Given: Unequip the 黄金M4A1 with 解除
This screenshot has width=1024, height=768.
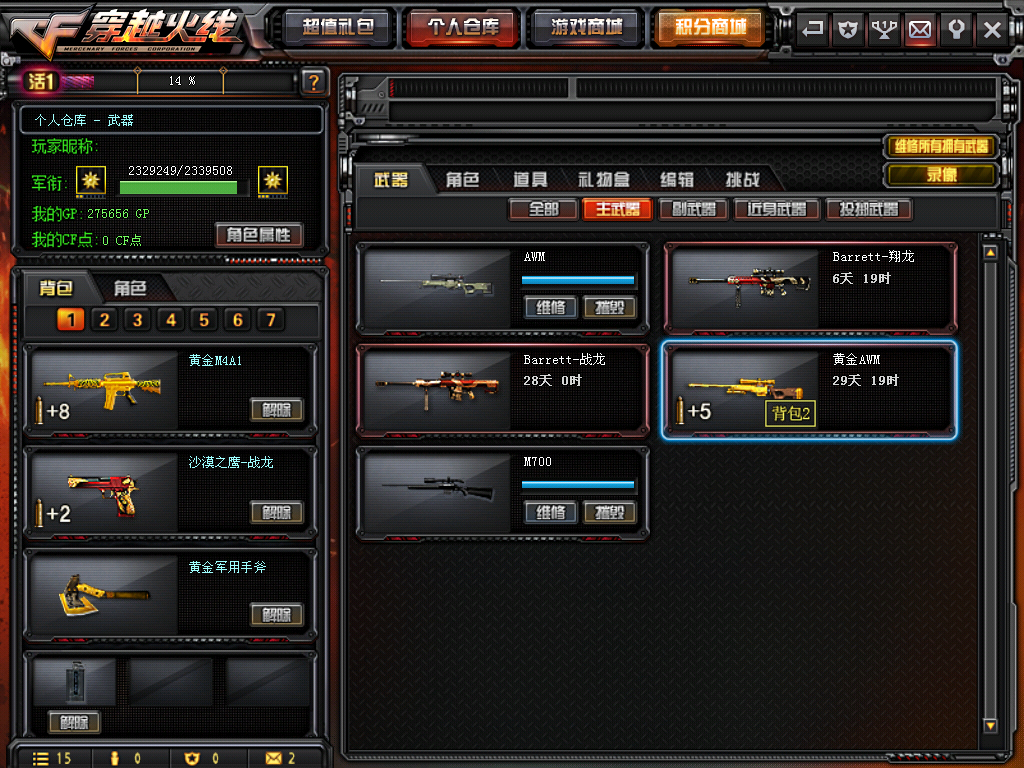Looking at the screenshot, I should (276, 409).
